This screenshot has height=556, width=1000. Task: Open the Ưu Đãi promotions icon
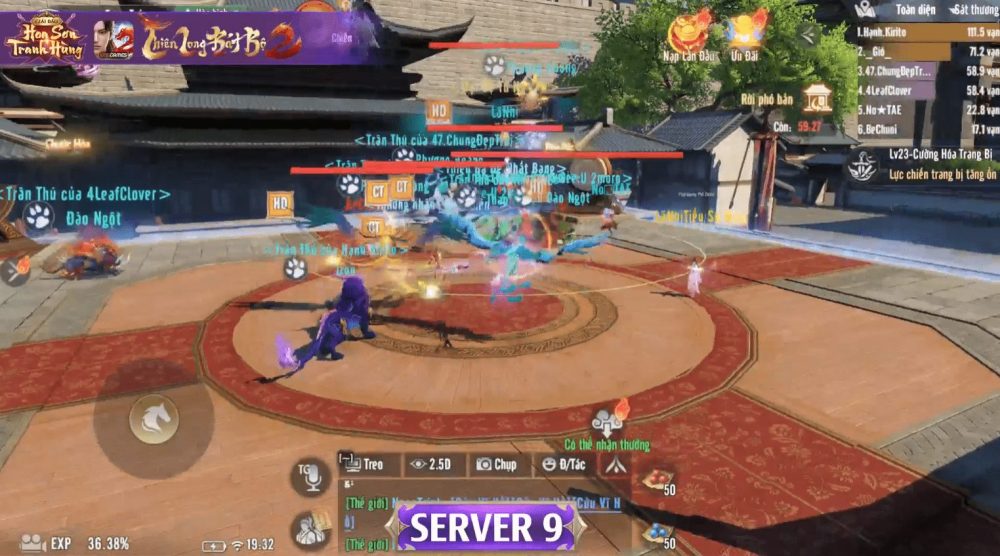(x=747, y=37)
